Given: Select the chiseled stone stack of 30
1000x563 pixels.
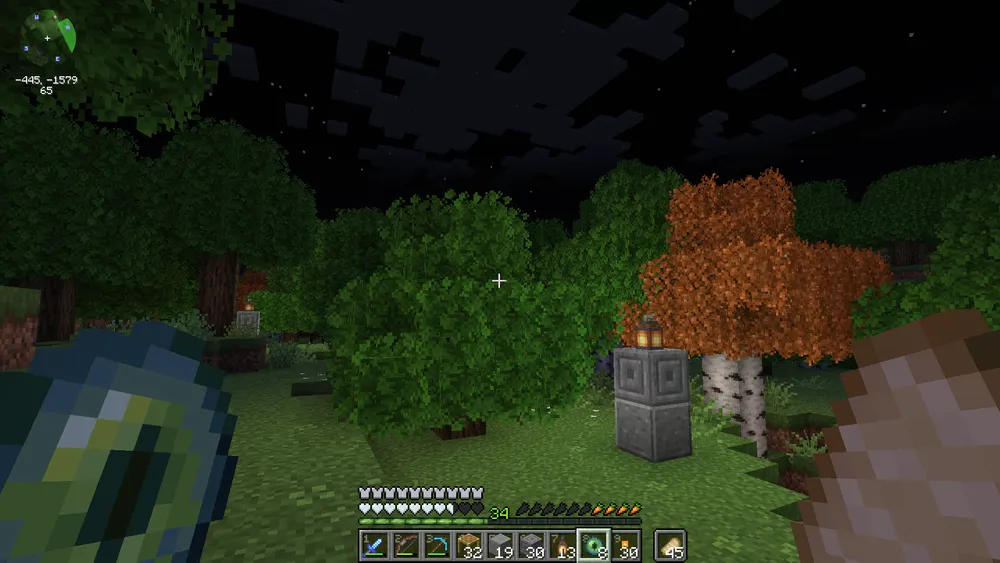Looking at the screenshot, I should pos(530,545).
